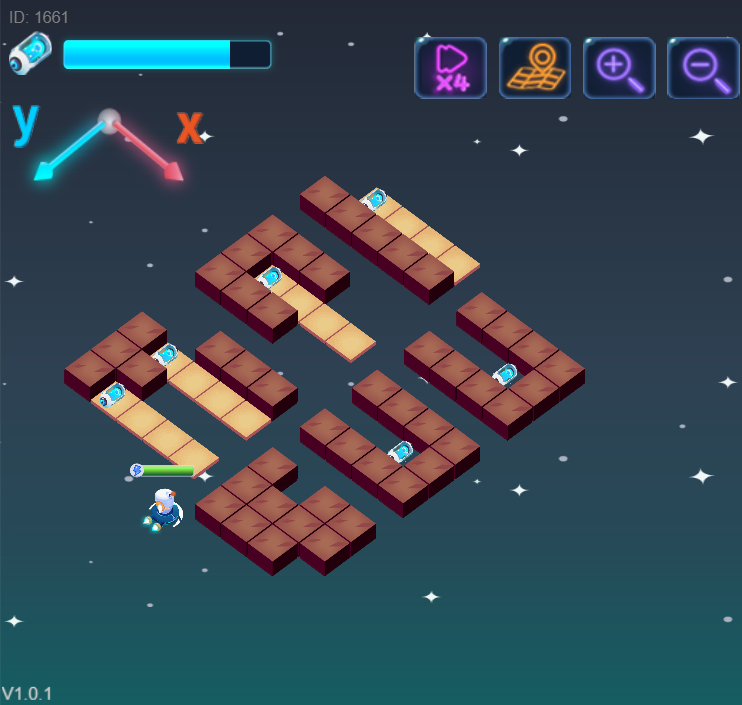Activate the x4 speed-up button
This screenshot has height=705, width=742.
pos(450,68)
